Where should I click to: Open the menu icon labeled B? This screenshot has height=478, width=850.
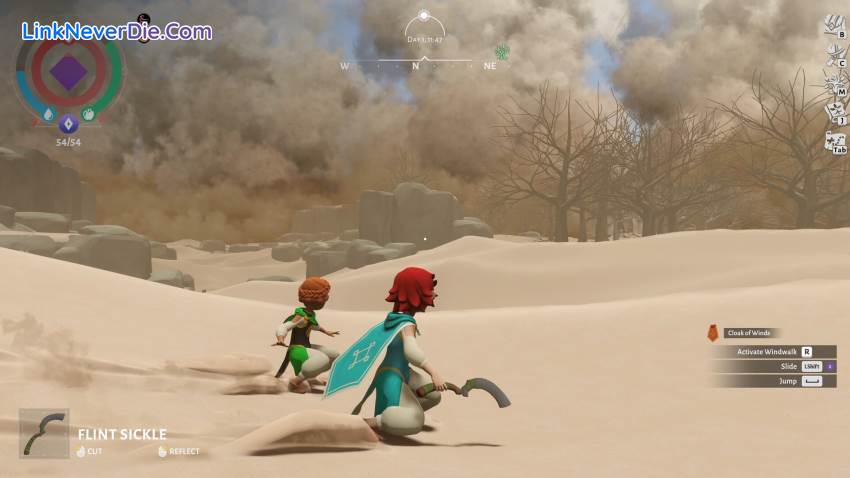click(833, 26)
